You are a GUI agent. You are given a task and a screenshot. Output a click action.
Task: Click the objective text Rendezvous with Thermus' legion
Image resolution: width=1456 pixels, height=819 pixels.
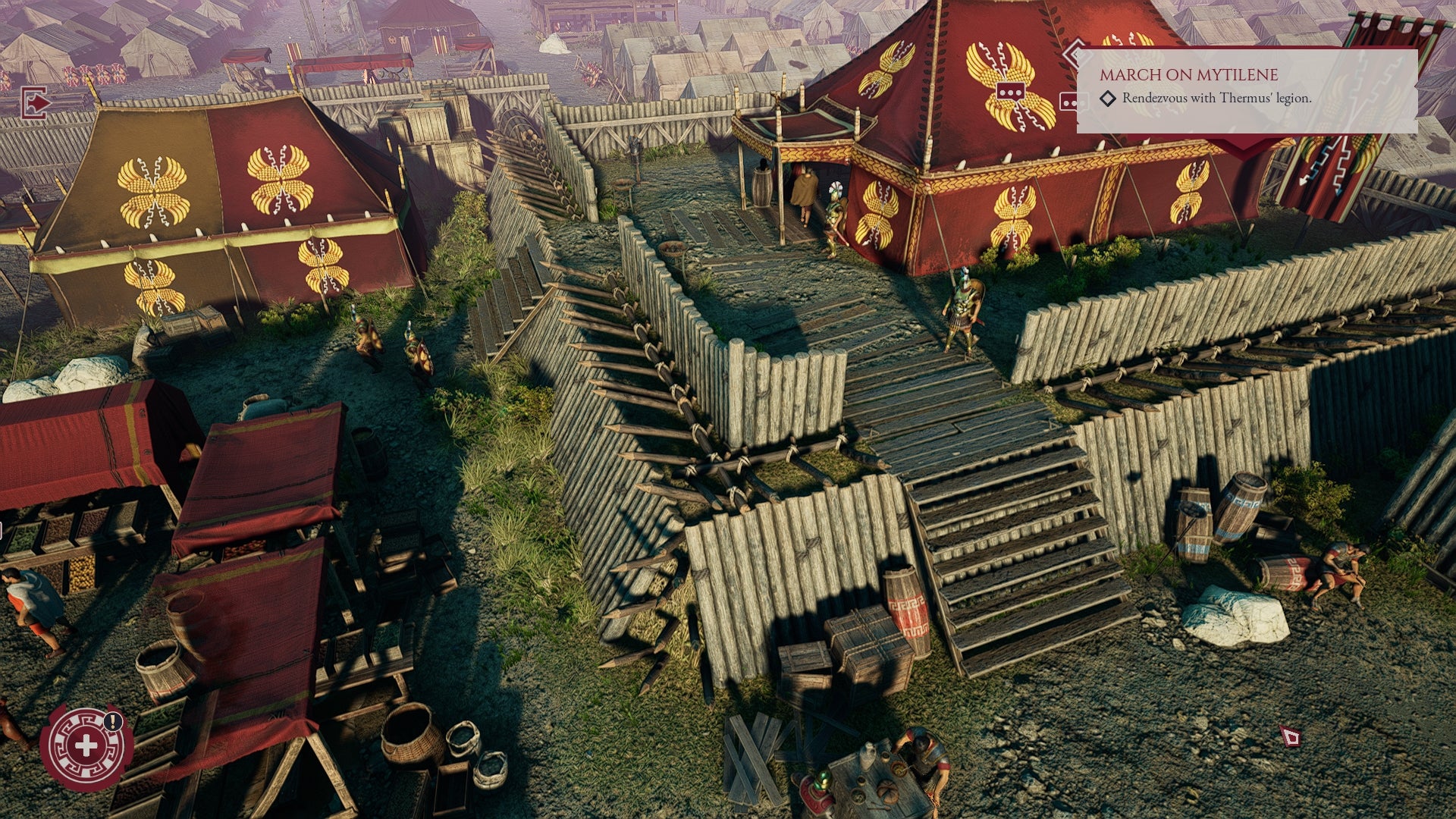pyautogui.click(x=1216, y=98)
